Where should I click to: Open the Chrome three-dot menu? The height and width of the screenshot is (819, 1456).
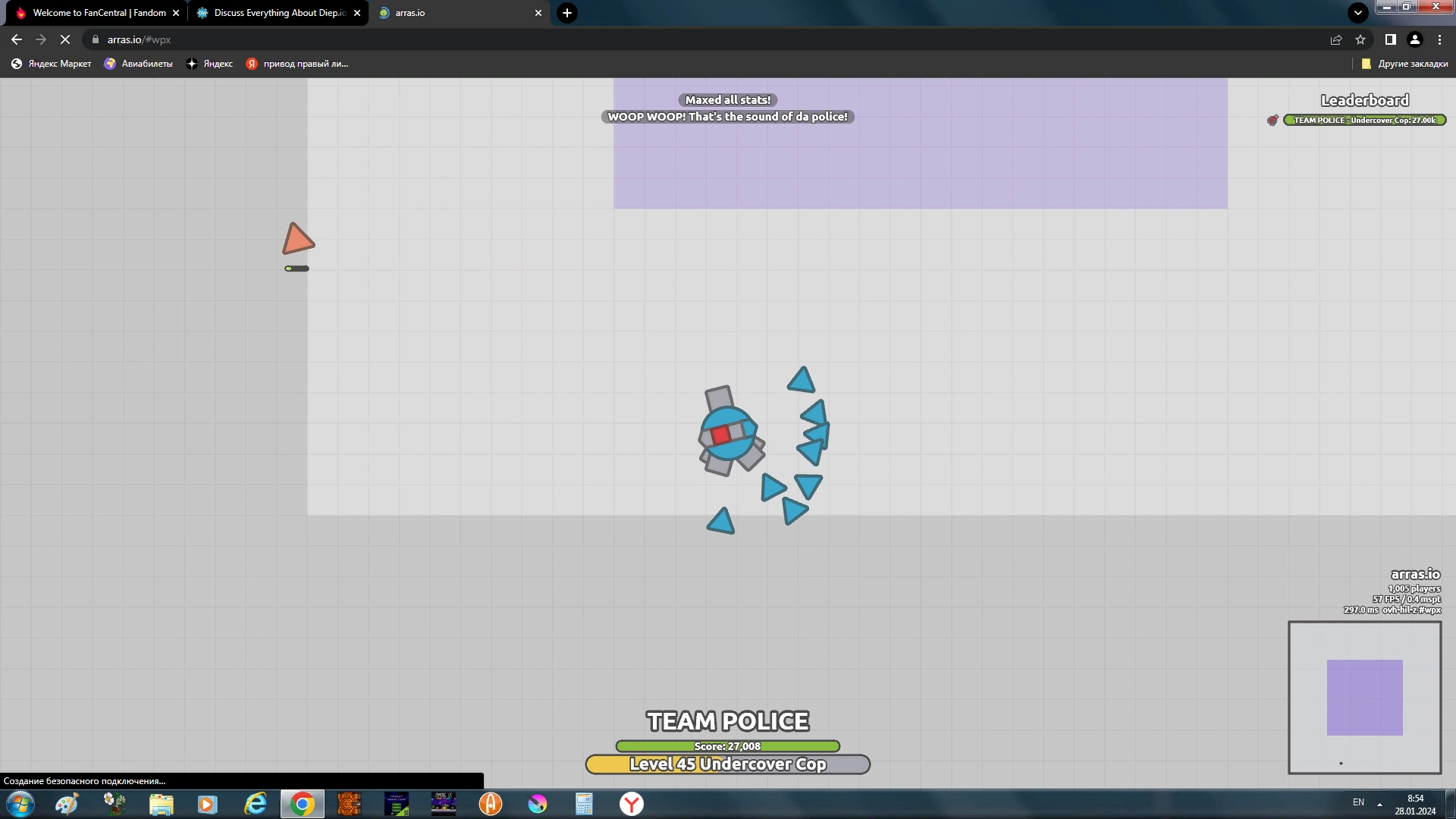click(x=1439, y=39)
